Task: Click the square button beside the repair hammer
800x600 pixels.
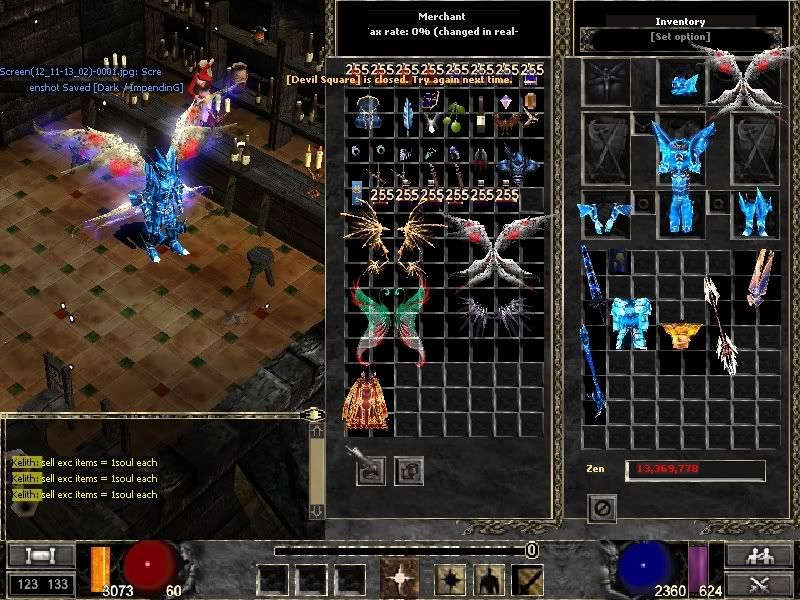Action: [407, 469]
